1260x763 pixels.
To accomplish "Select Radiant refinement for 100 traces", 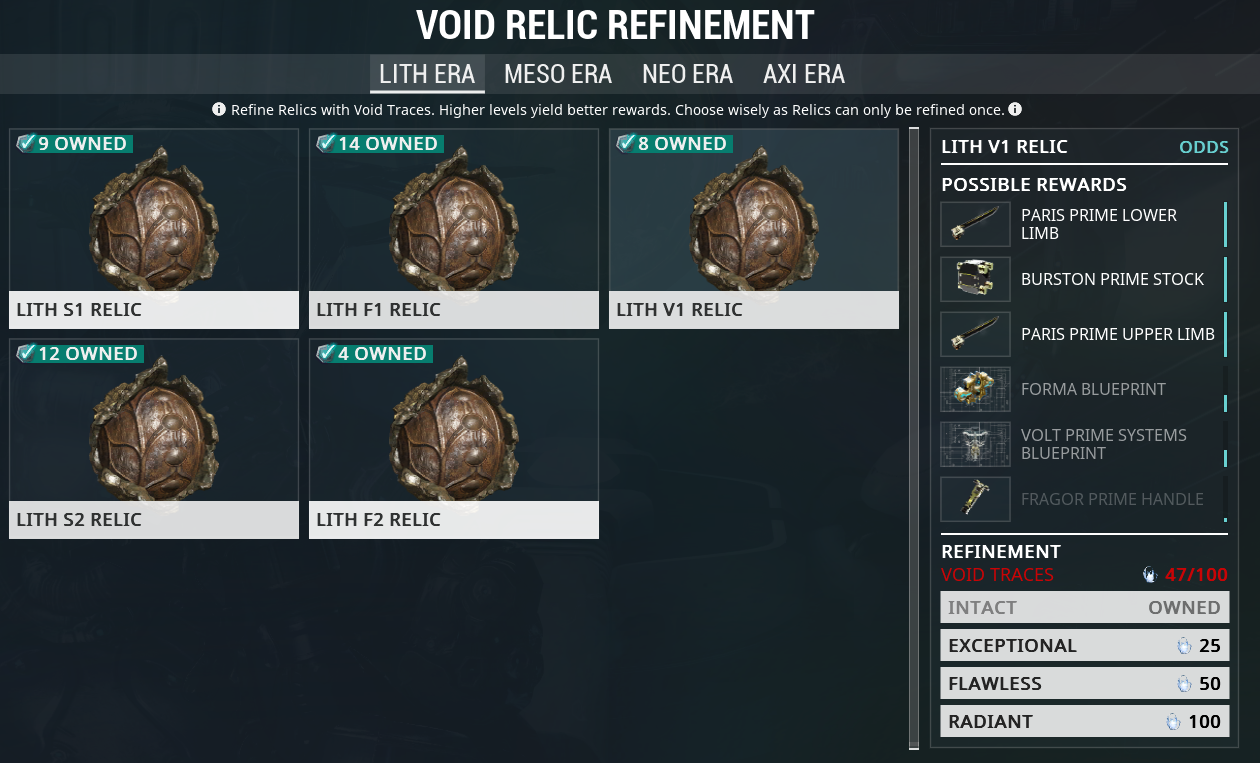I will coord(1085,722).
